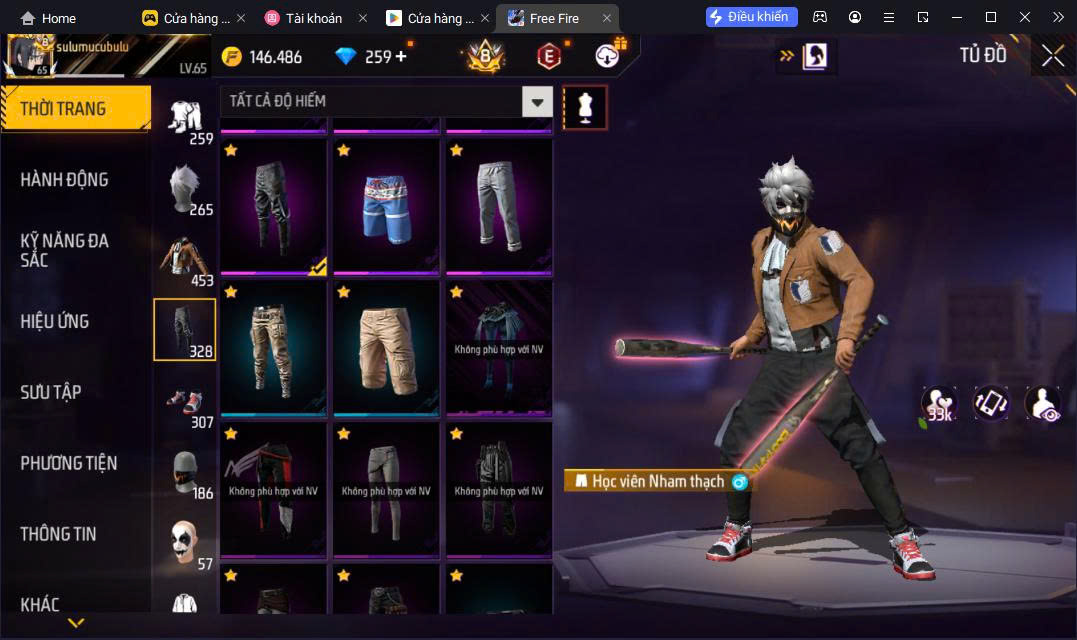Click the character visibility eye icon
Image resolution: width=1077 pixels, height=640 pixels.
1043,403
